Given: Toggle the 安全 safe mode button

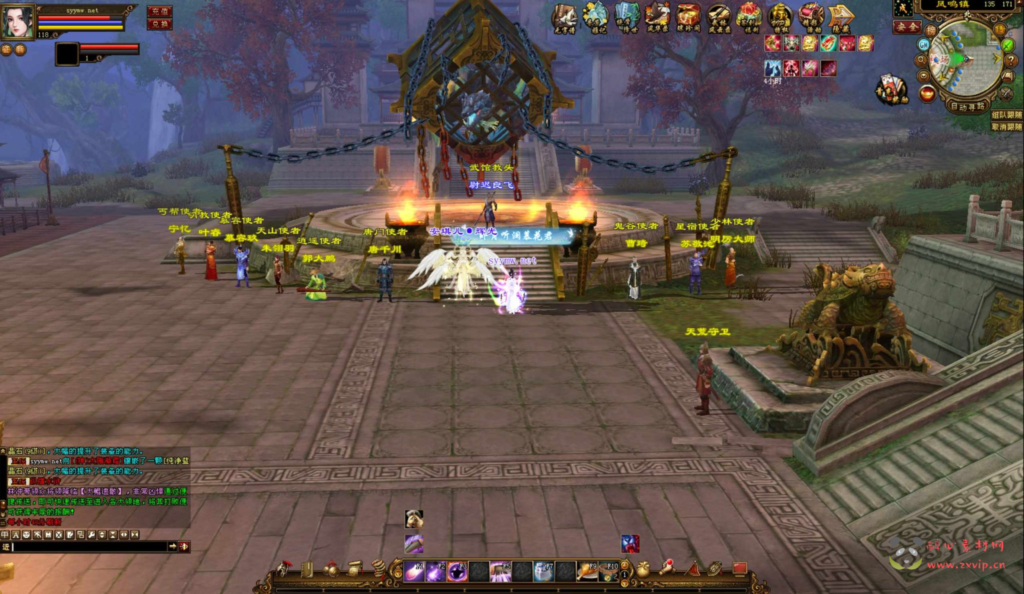Looking at the screenshot, I should (x=907, y=27).
